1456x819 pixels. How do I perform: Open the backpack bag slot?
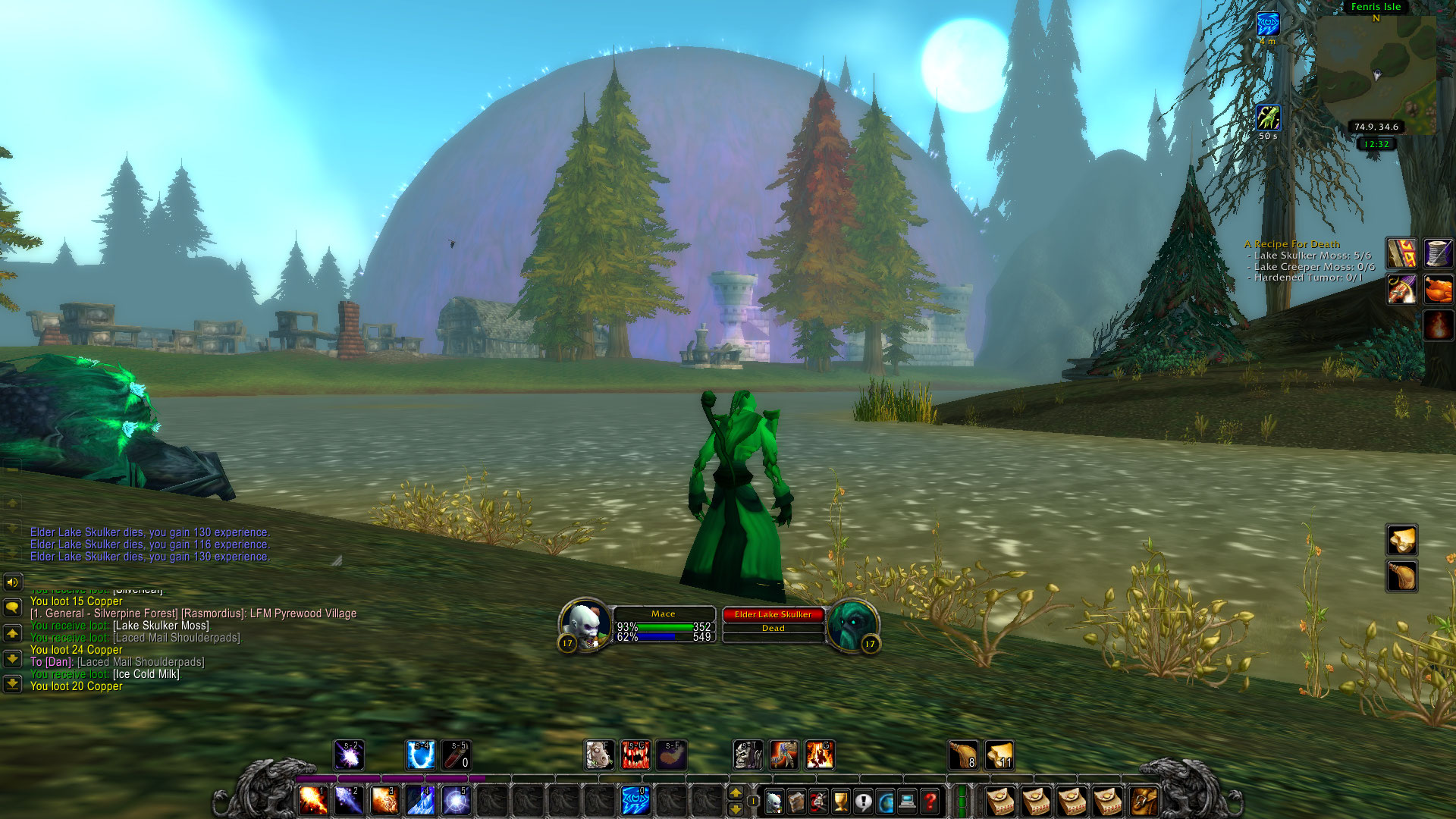point(1144,802)
